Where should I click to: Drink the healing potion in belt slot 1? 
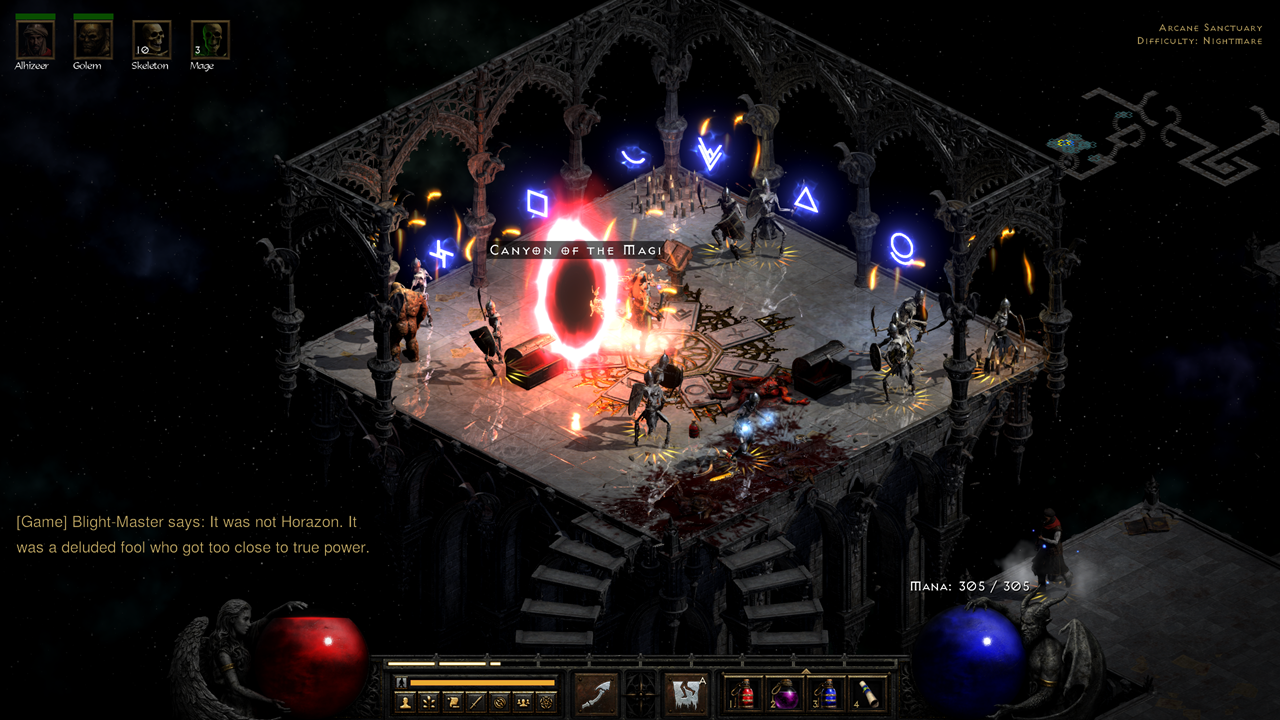click(x=745, y=695)
